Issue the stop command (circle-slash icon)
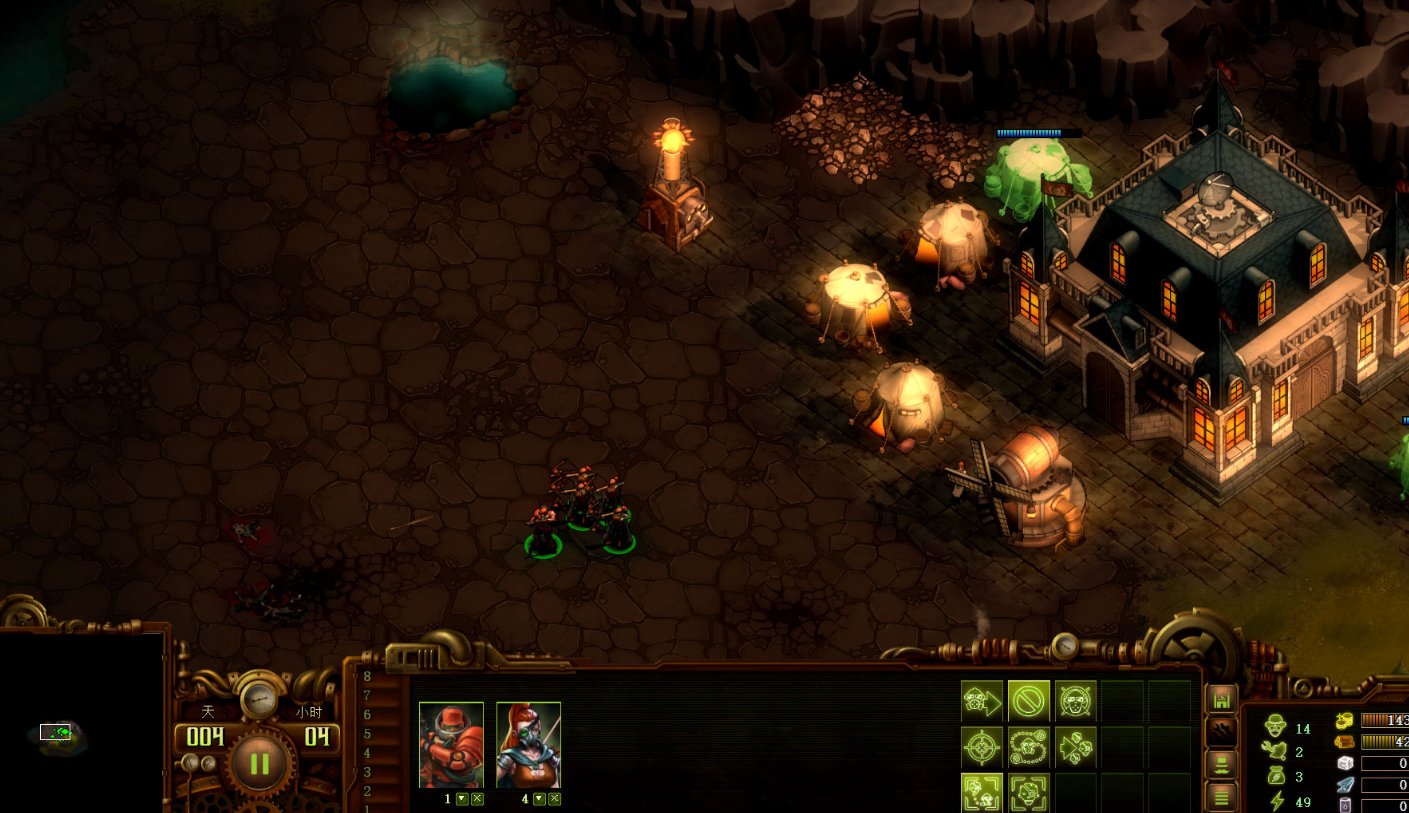1409x813 pixels. point(1028,700)
